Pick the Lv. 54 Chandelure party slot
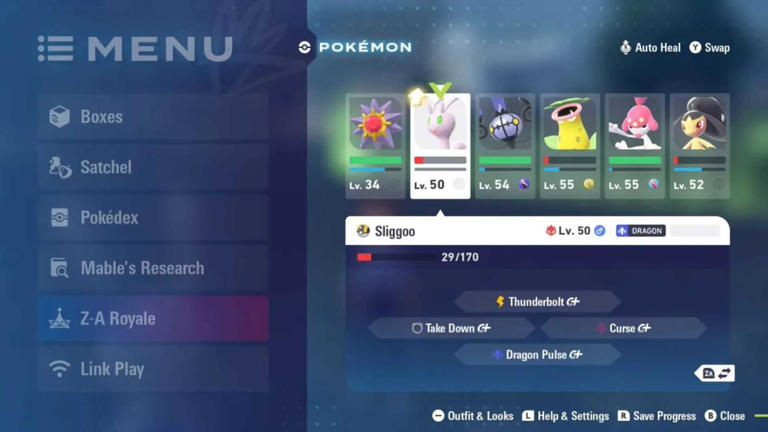This screenshot has height=432, width=768. point(505,146)
